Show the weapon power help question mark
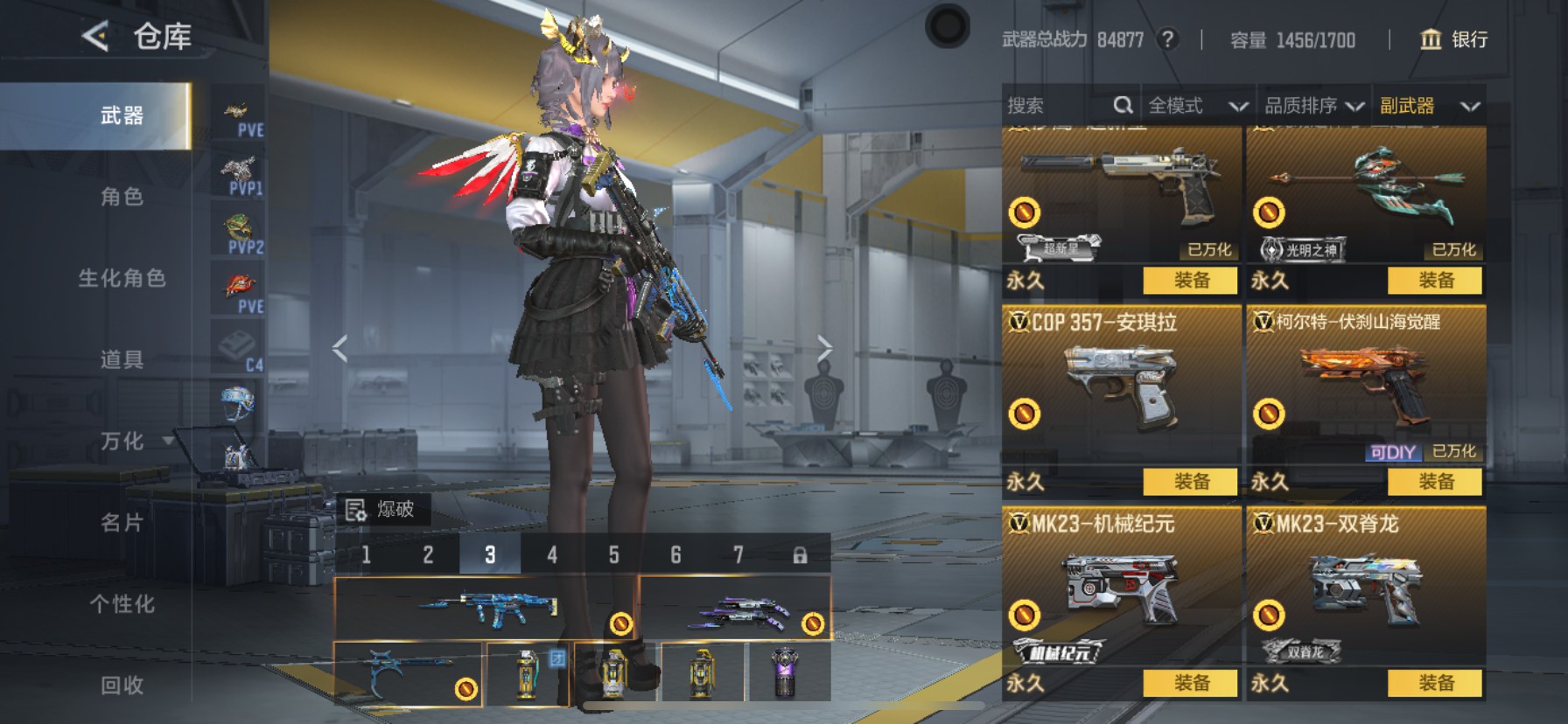 click(1166, 39)
